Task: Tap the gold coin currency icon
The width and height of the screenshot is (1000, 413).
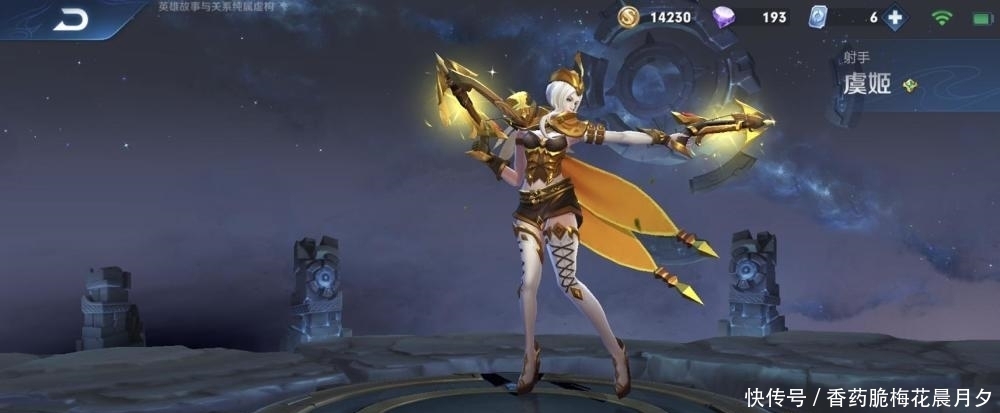Action: (x=628, y=17)
